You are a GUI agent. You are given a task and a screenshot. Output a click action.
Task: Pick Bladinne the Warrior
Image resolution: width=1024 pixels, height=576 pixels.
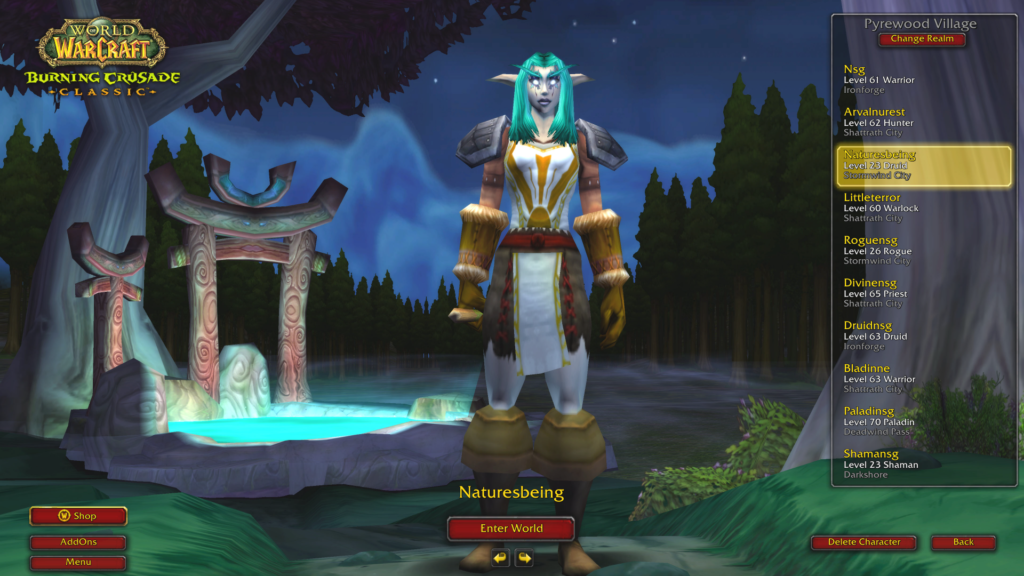(923, 379)
